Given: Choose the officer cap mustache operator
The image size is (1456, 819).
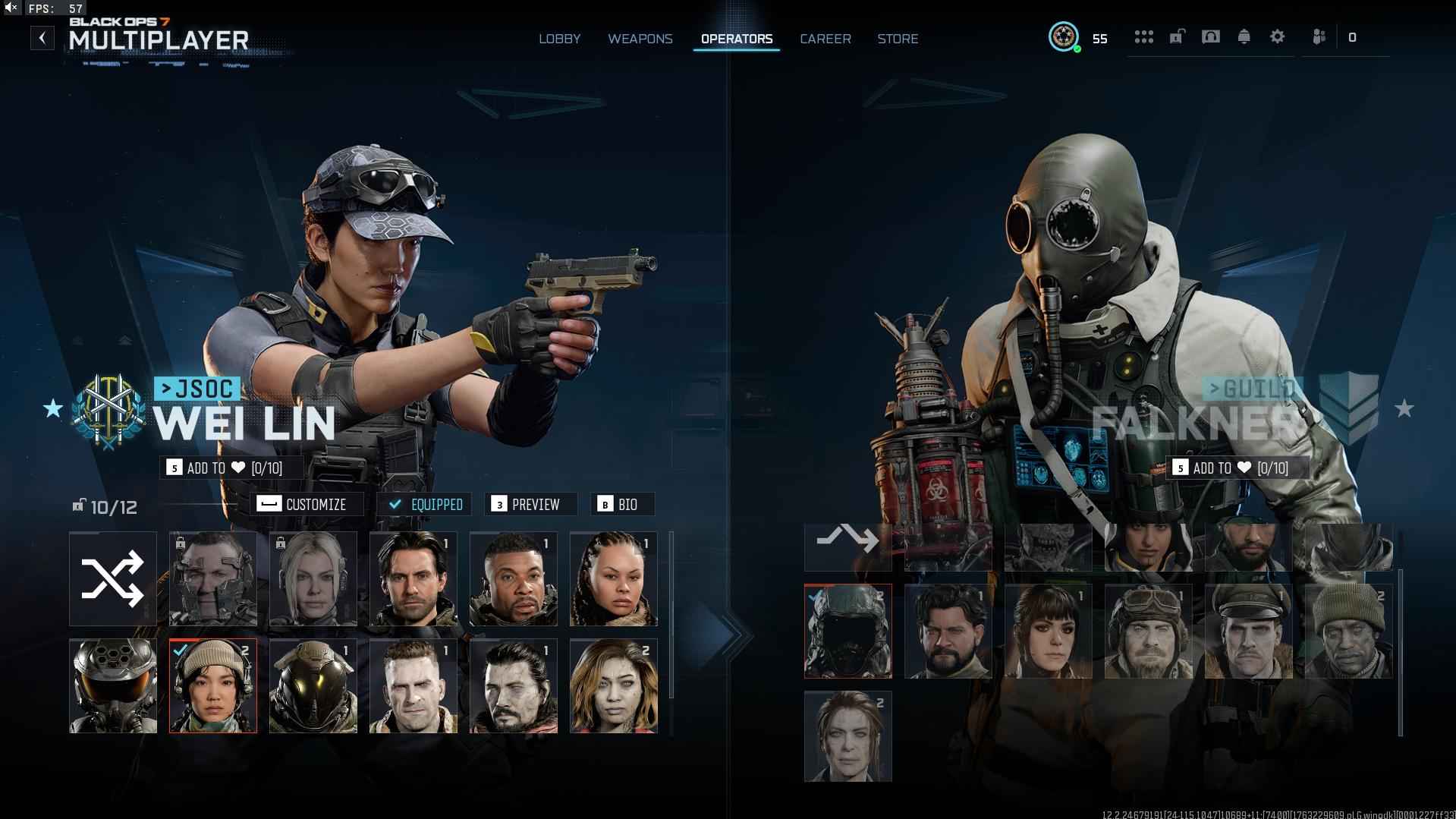Looking at the screenshot, I should pos(1248,632).
